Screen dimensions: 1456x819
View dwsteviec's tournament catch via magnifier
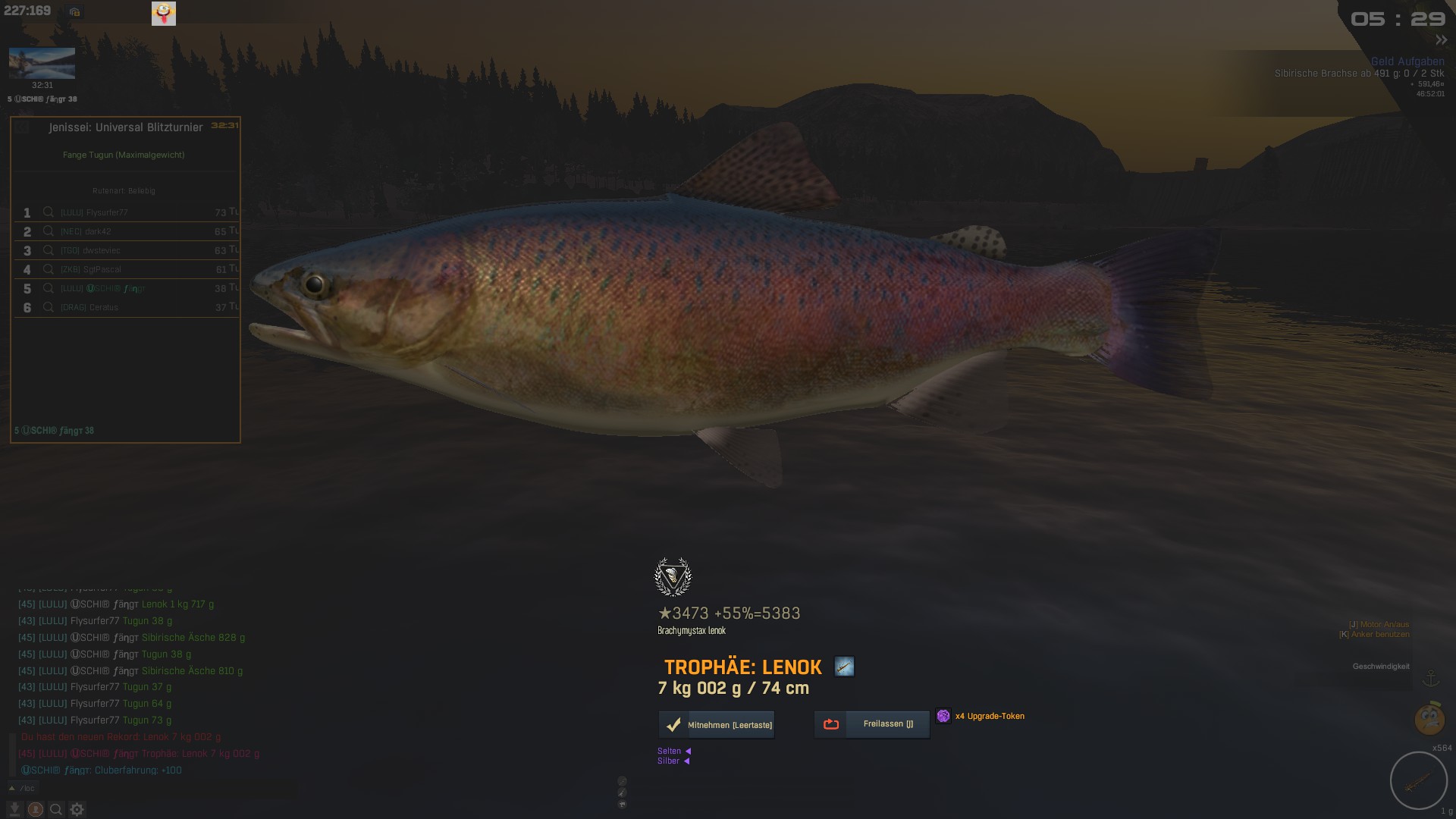49,250
